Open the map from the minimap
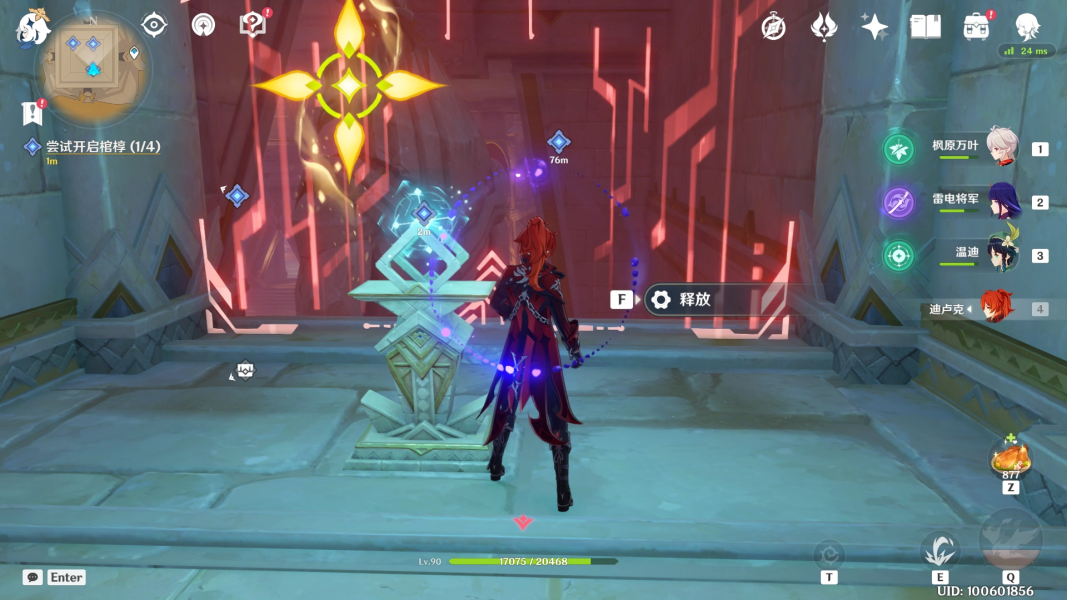Viewport: 1067px width, 600px height. coord(92,65)
